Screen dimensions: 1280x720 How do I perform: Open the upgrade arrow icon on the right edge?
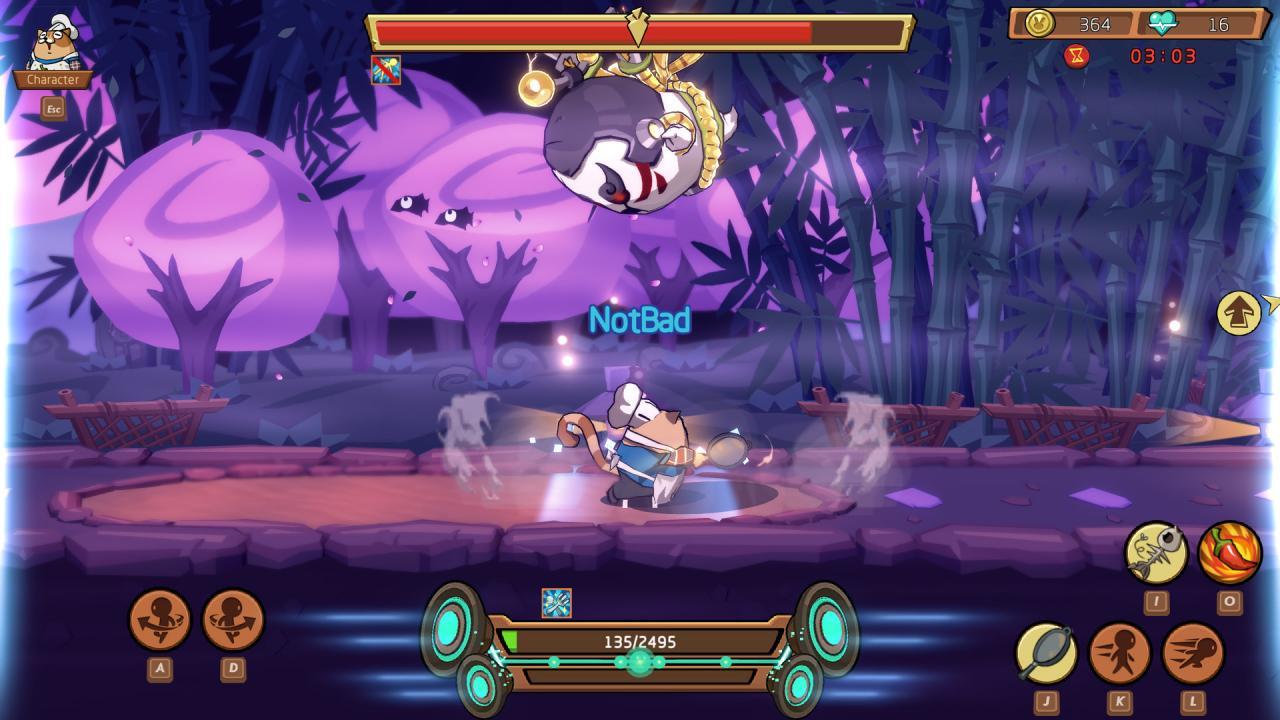[1237, 315]
